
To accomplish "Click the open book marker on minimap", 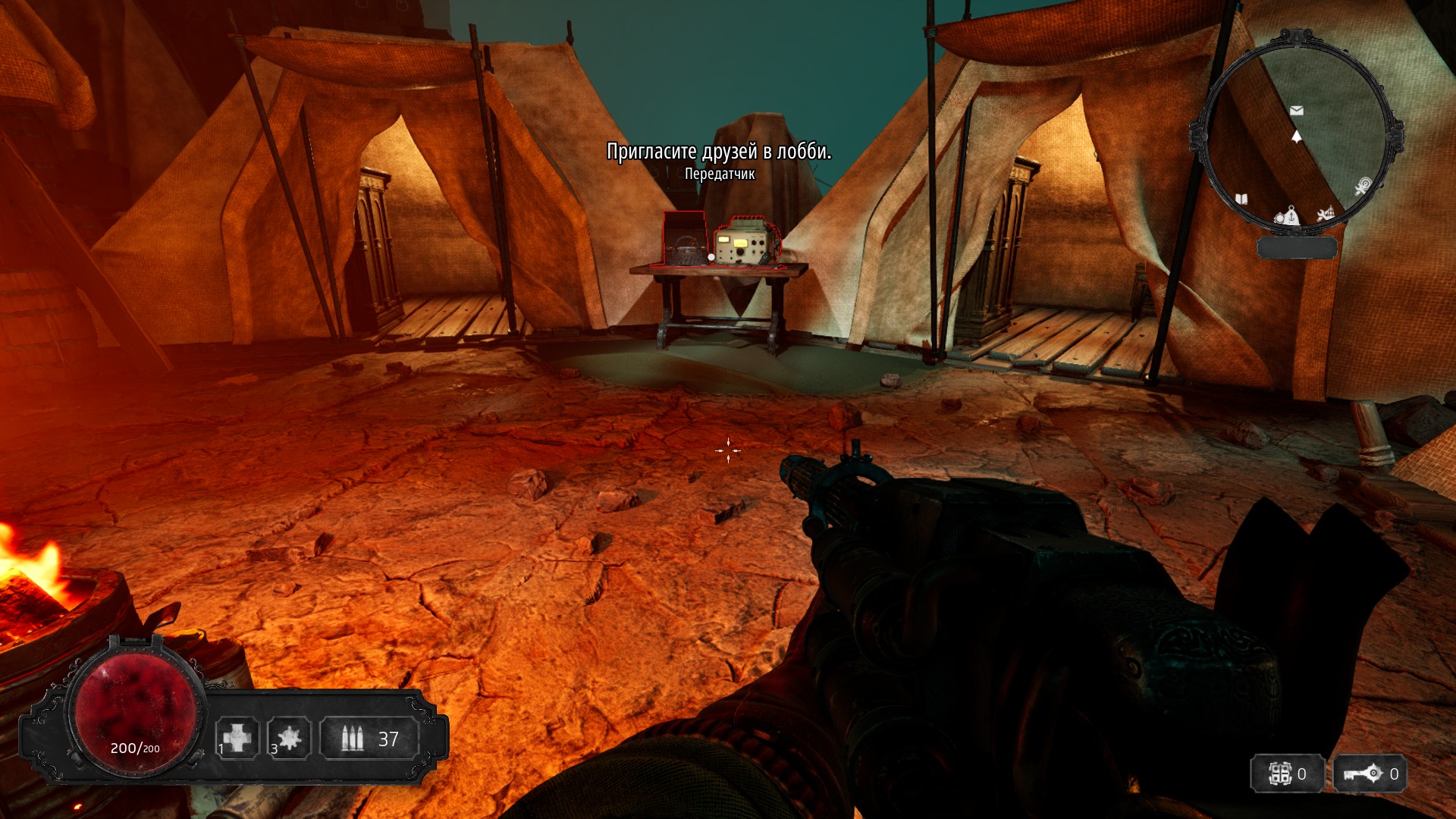I will click(x=1241, y=199).
